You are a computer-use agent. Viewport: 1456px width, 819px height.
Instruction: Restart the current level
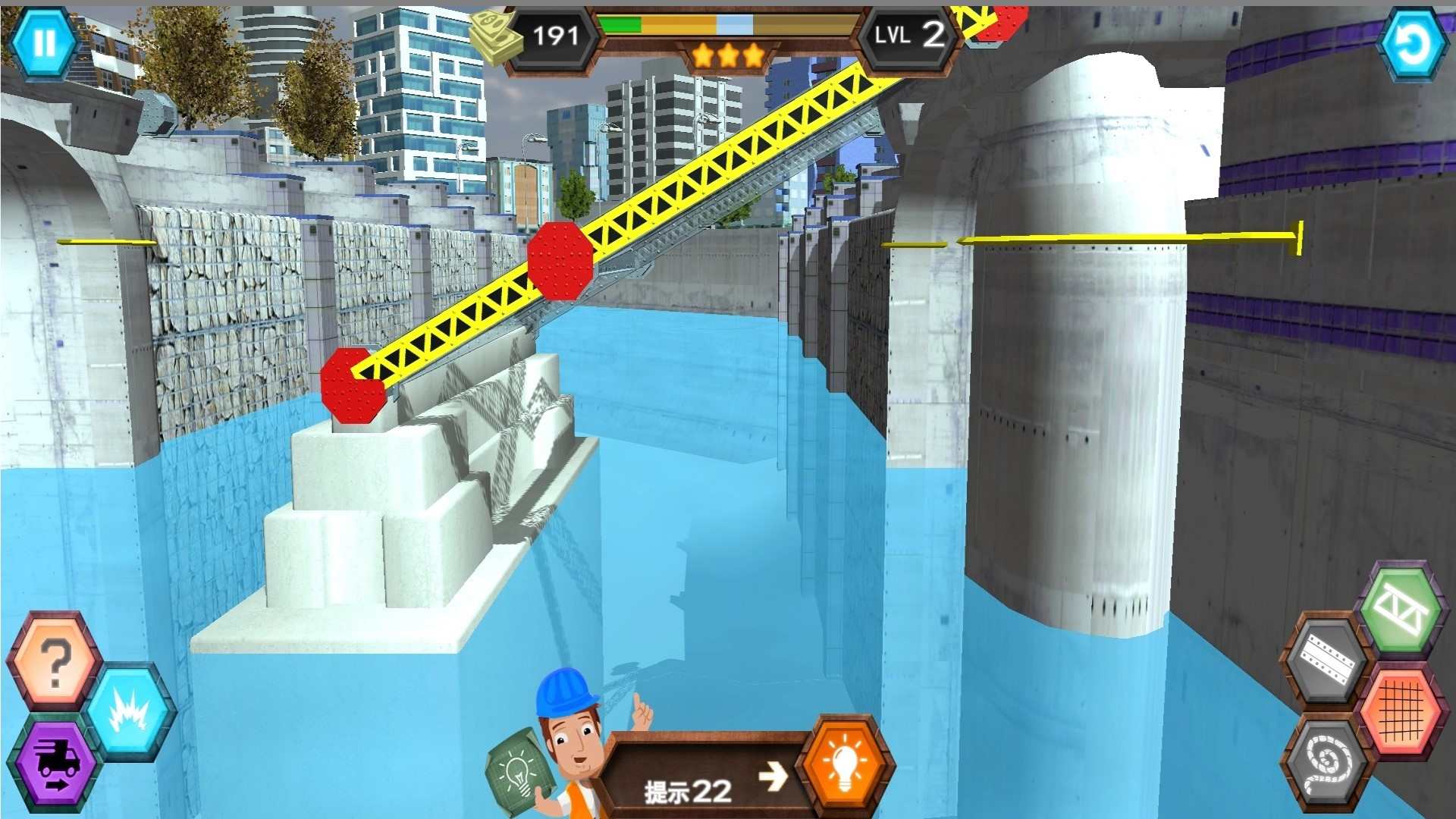[x=1412, y=43]
